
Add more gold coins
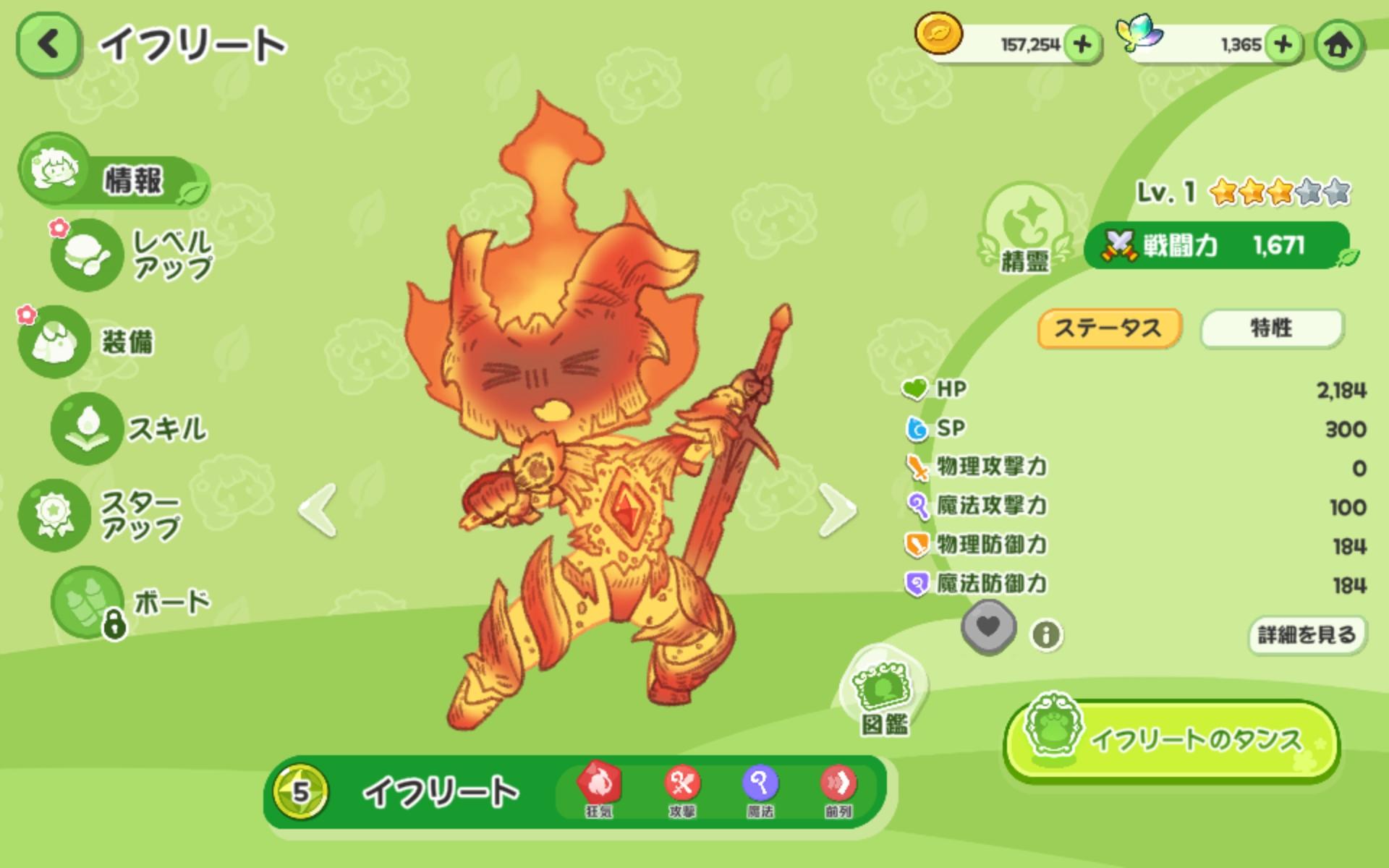tap(1082, 45)
